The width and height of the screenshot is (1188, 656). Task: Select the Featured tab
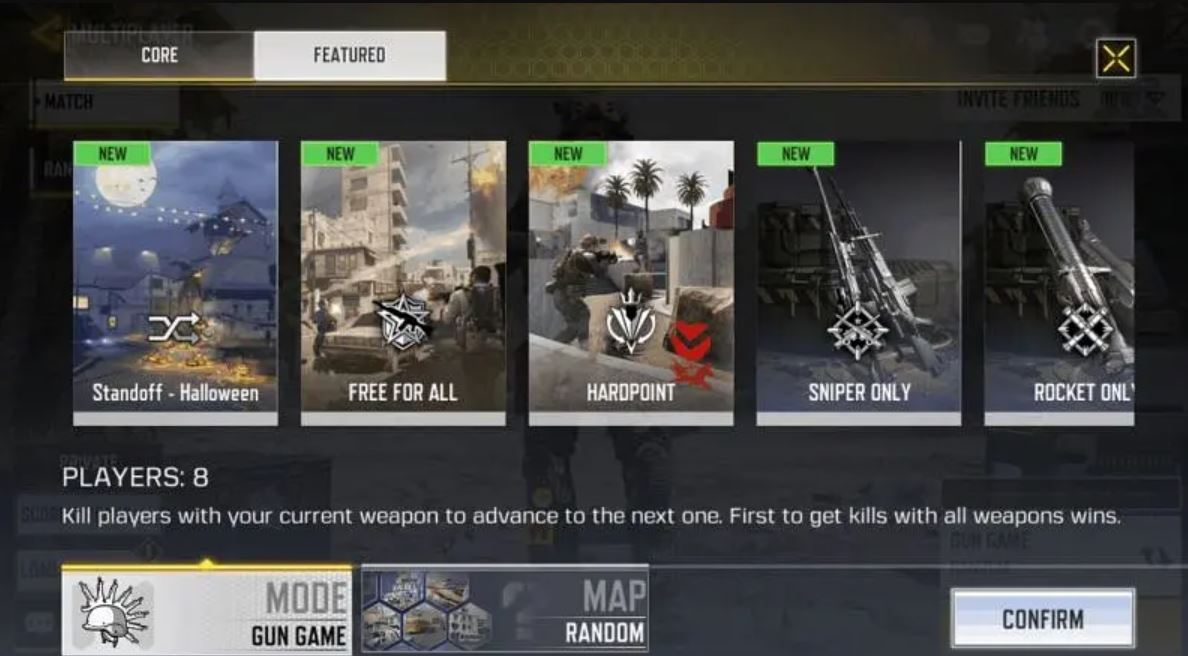349,56
